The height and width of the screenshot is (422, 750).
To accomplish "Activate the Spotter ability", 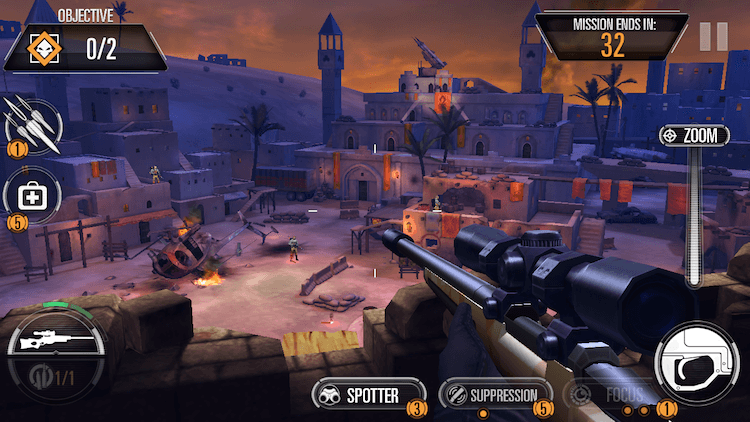I will (361, 395).
